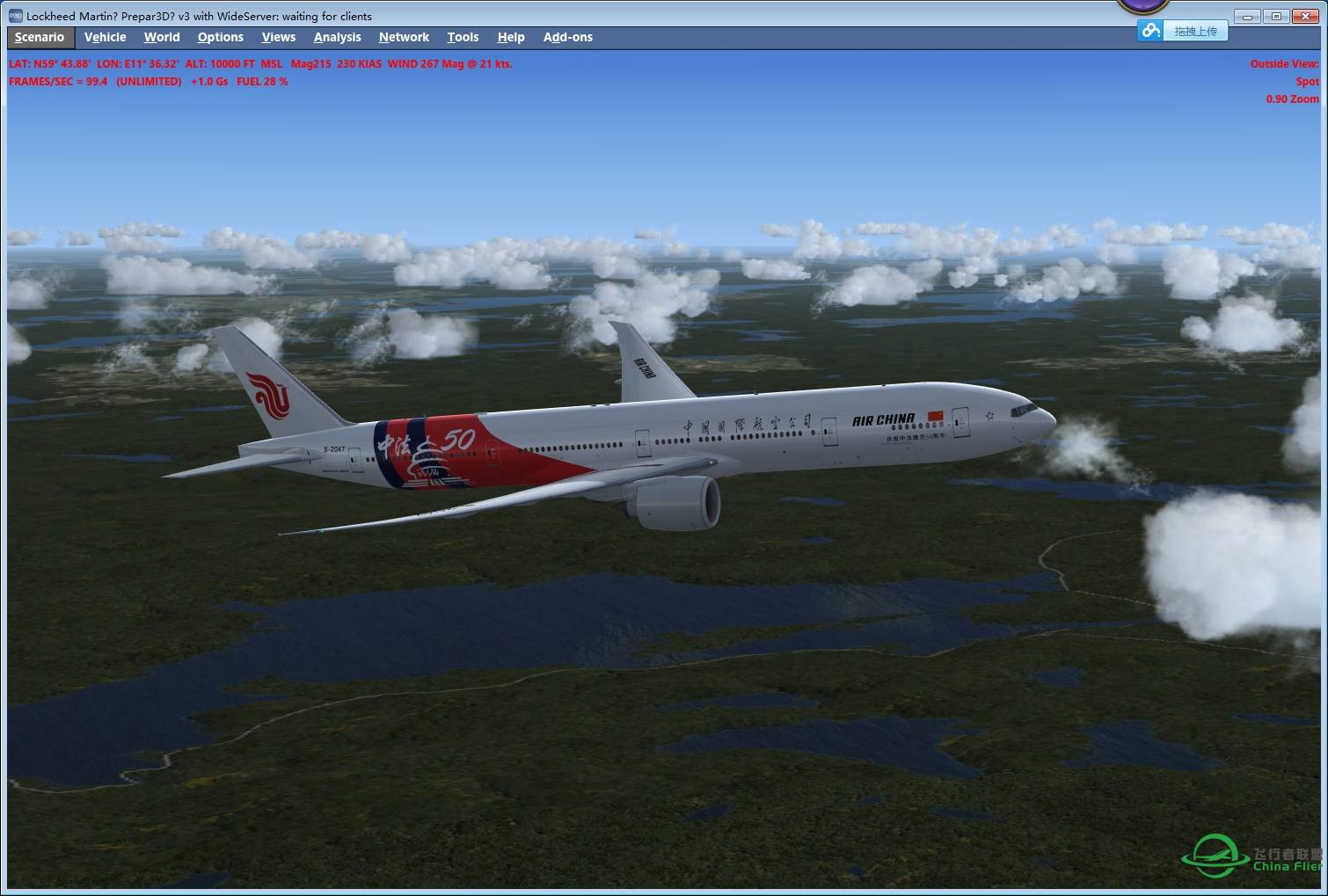This screenshot has width=1328, height=896.
Task: Minimize the Prepar3D window
Action: pyautogui.click(x=1246, y=17)
